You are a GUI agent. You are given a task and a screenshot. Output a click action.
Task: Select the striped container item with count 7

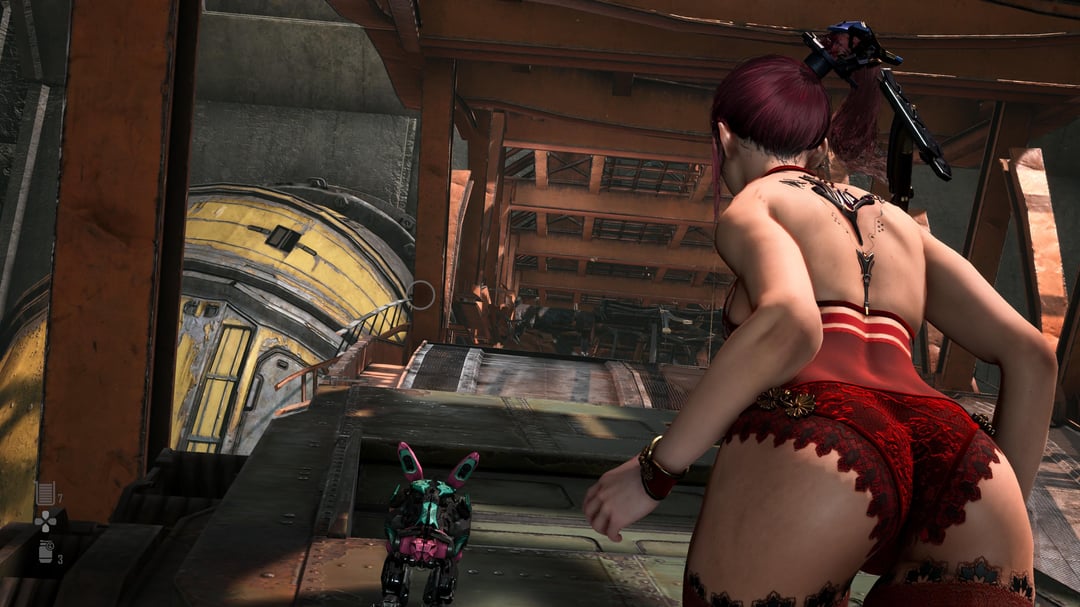45,492
